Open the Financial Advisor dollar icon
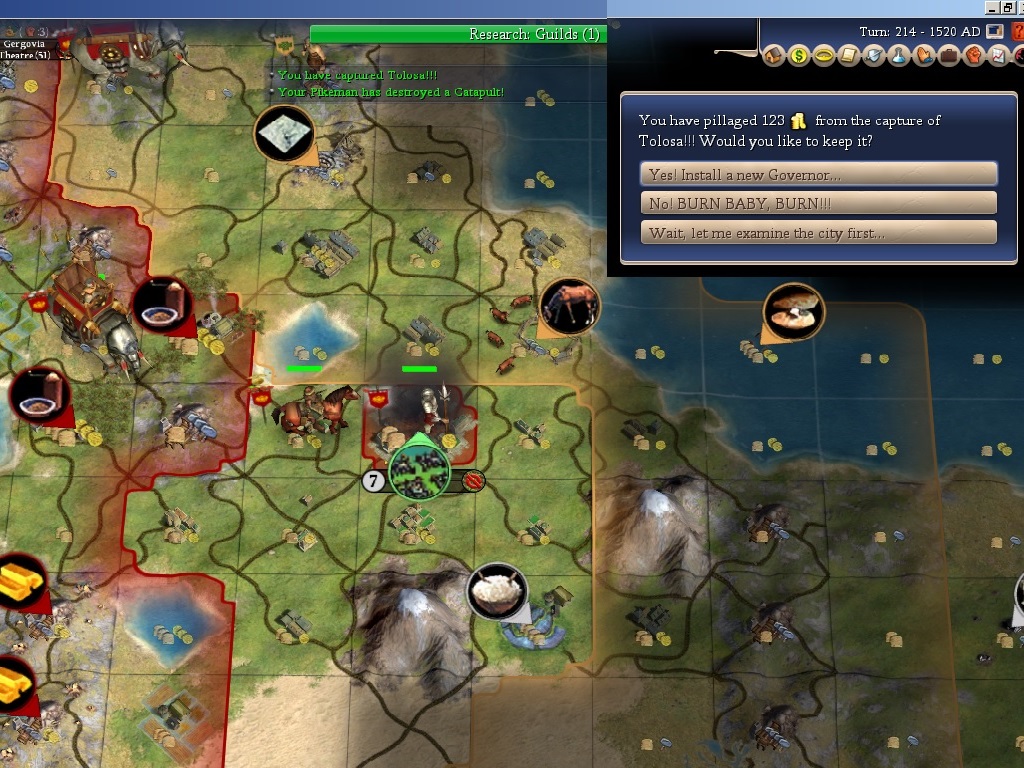Screen dimensions: 1024x768 coord(799,56)
